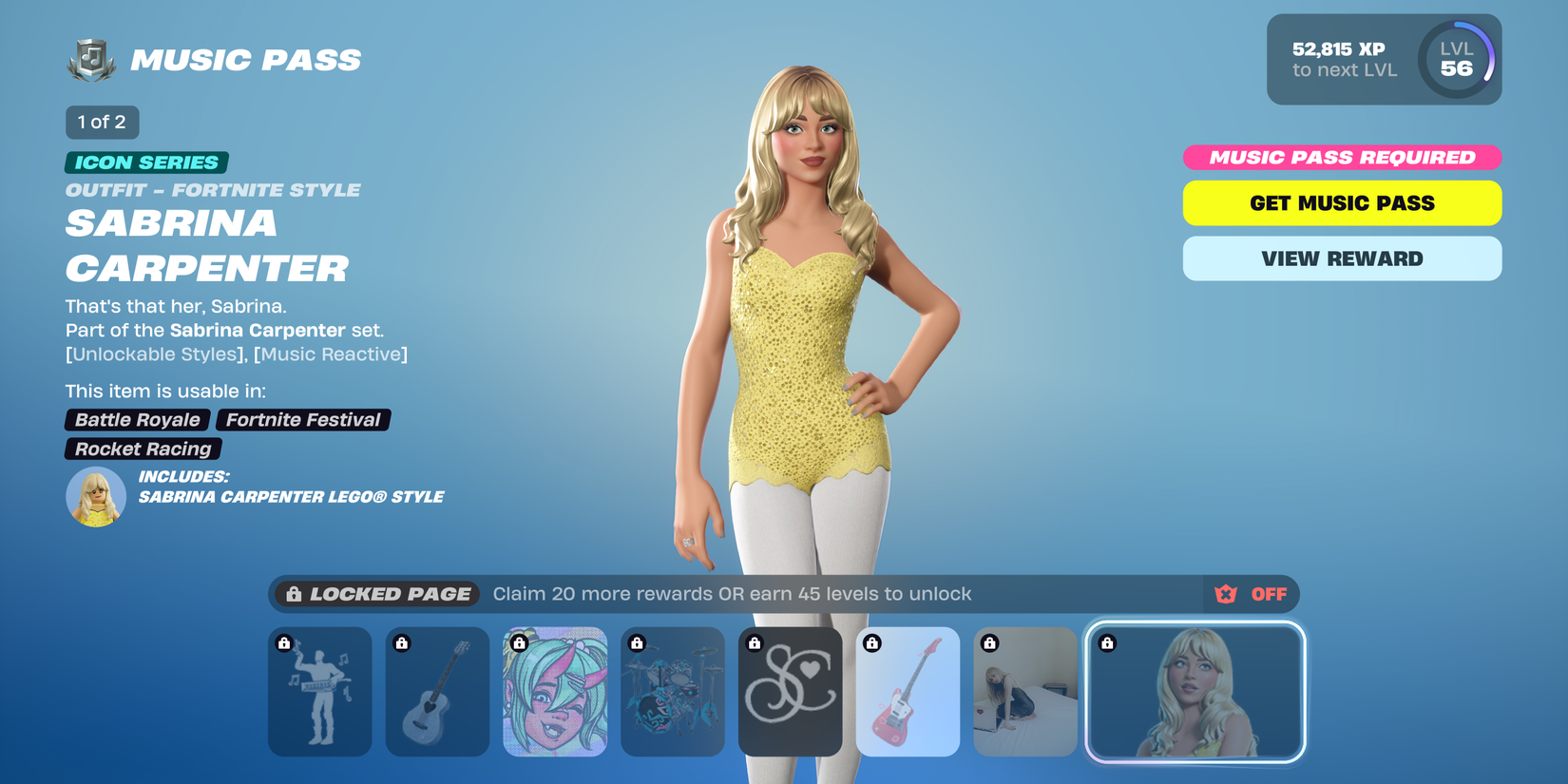The height and width of the screenshot is (784, 1568).
Task: Select the bedroom photo loading screen reward
Action: pos(1025,692)
